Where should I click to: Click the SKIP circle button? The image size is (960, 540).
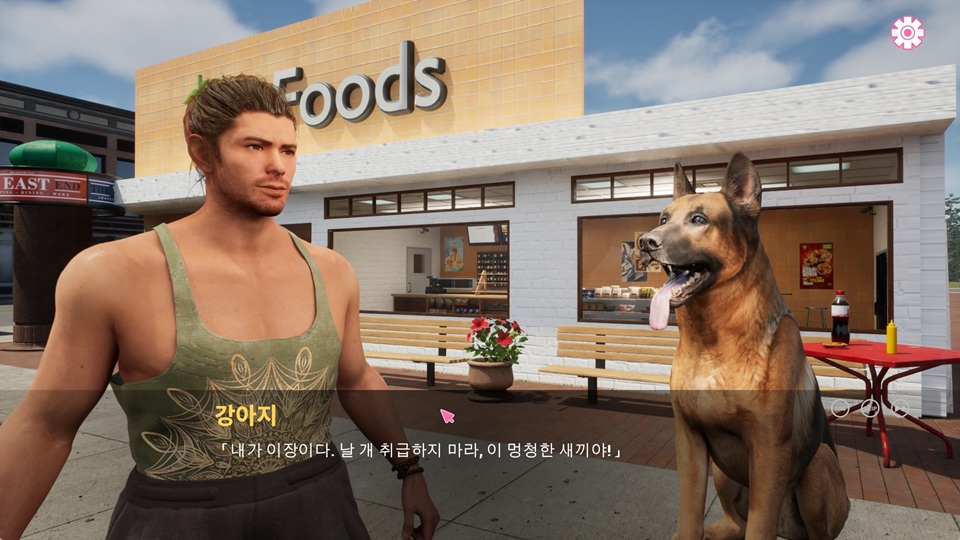coord(870,408)
